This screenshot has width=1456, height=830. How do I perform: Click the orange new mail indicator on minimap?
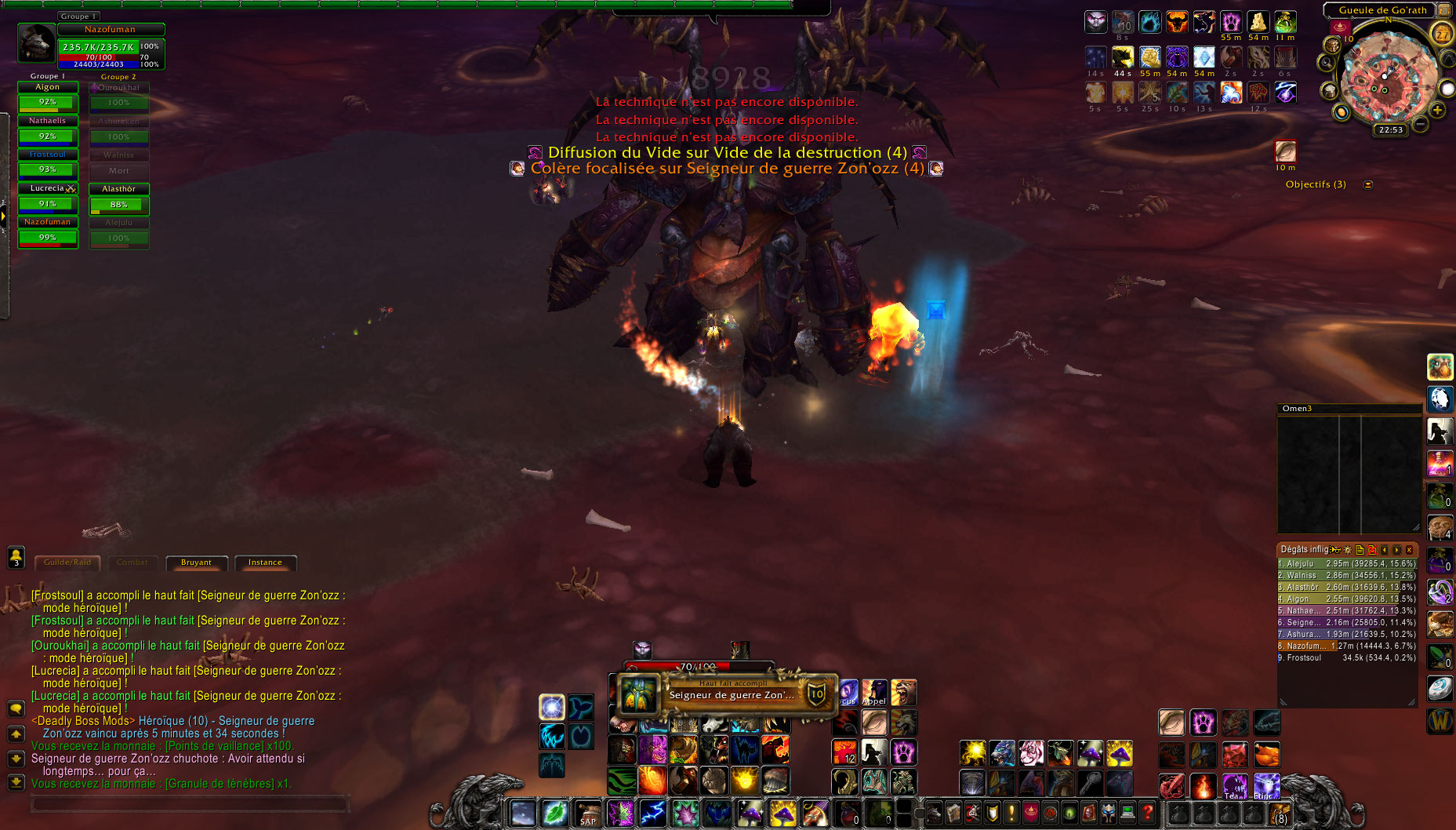1342,113
